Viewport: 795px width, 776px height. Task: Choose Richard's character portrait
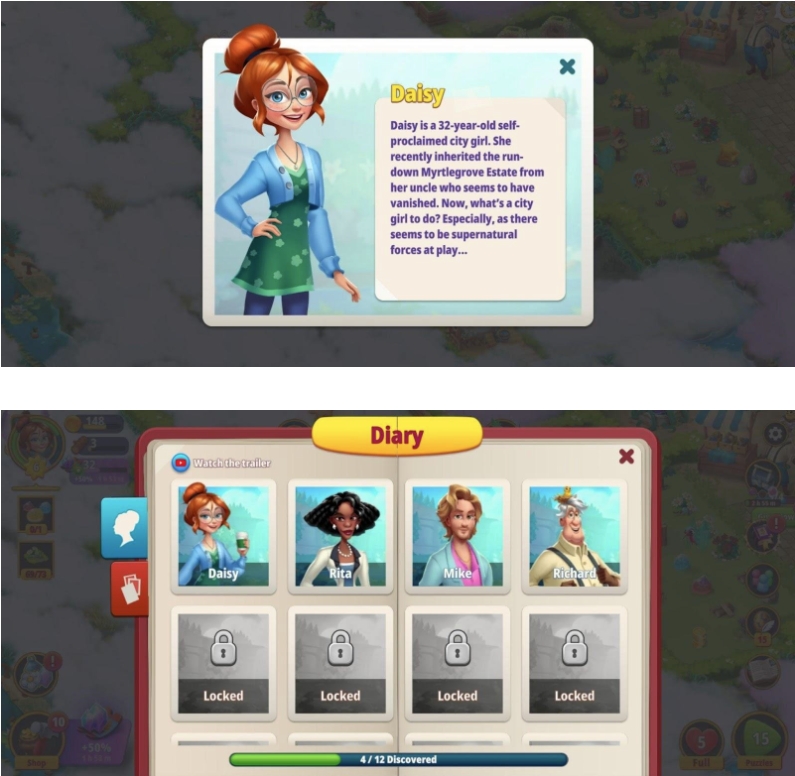pyautogui.click(x=574, y=535)
